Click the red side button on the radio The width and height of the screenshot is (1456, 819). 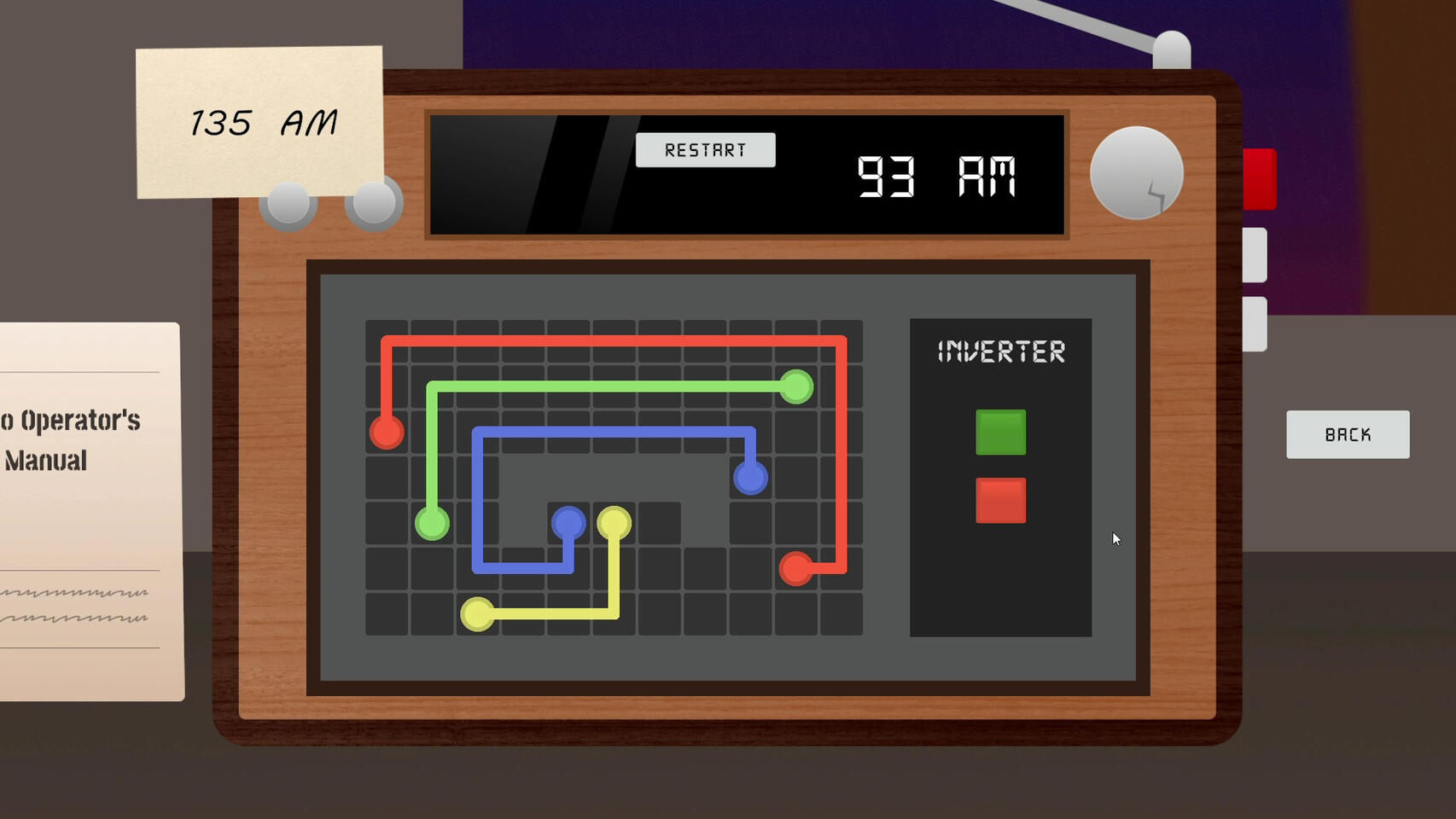tap(1260, 178)
